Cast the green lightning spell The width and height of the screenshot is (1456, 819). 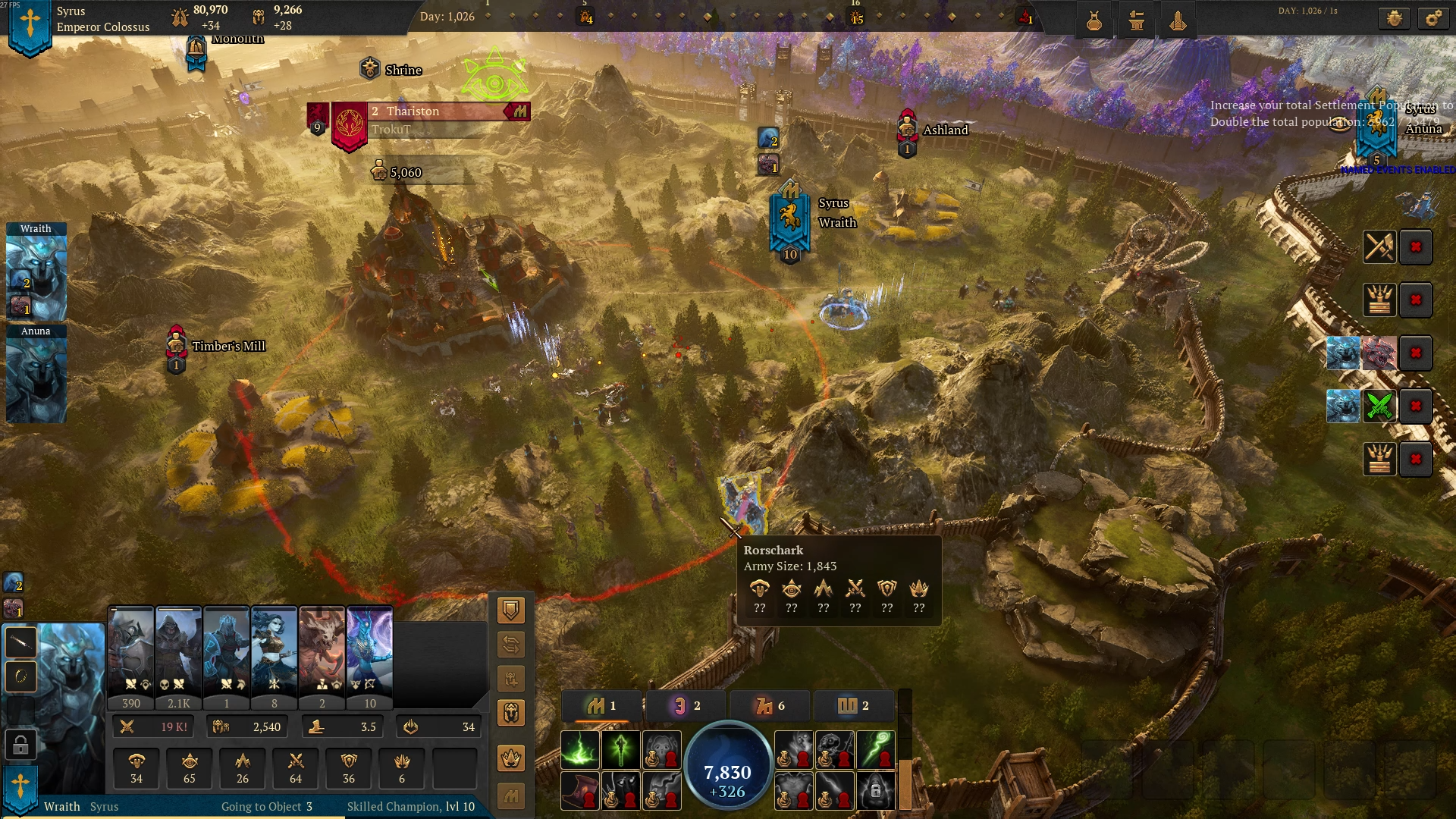pos(580,749)
